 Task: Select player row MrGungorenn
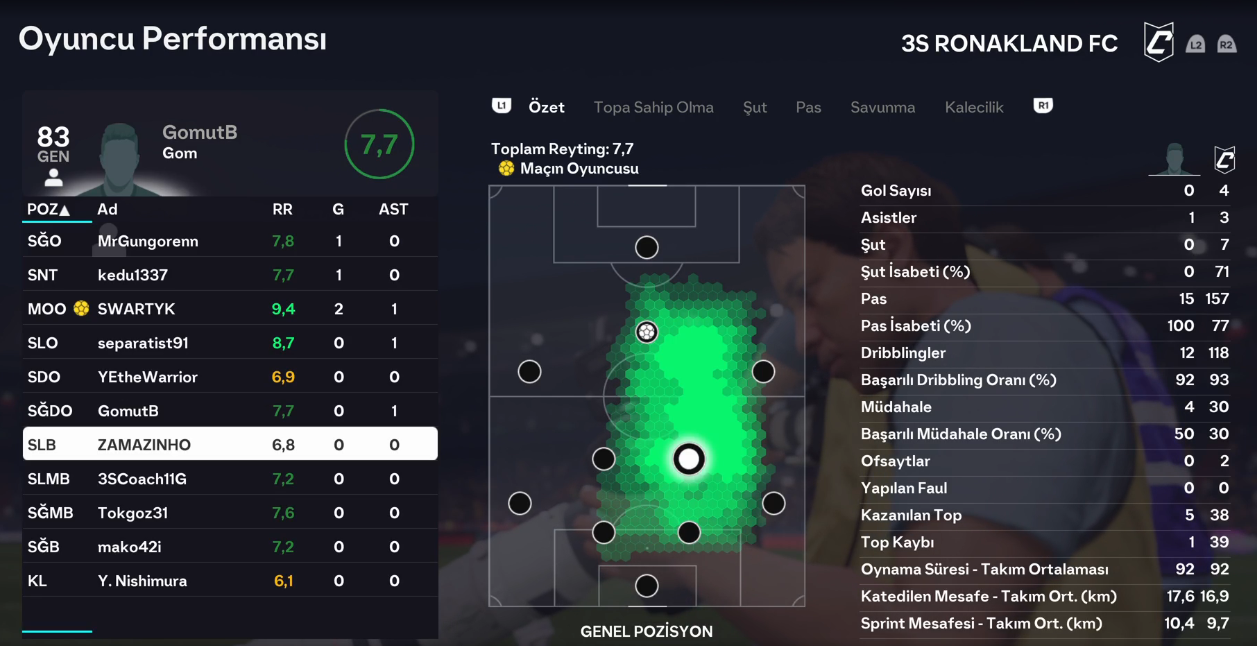(x=230, y=241)
